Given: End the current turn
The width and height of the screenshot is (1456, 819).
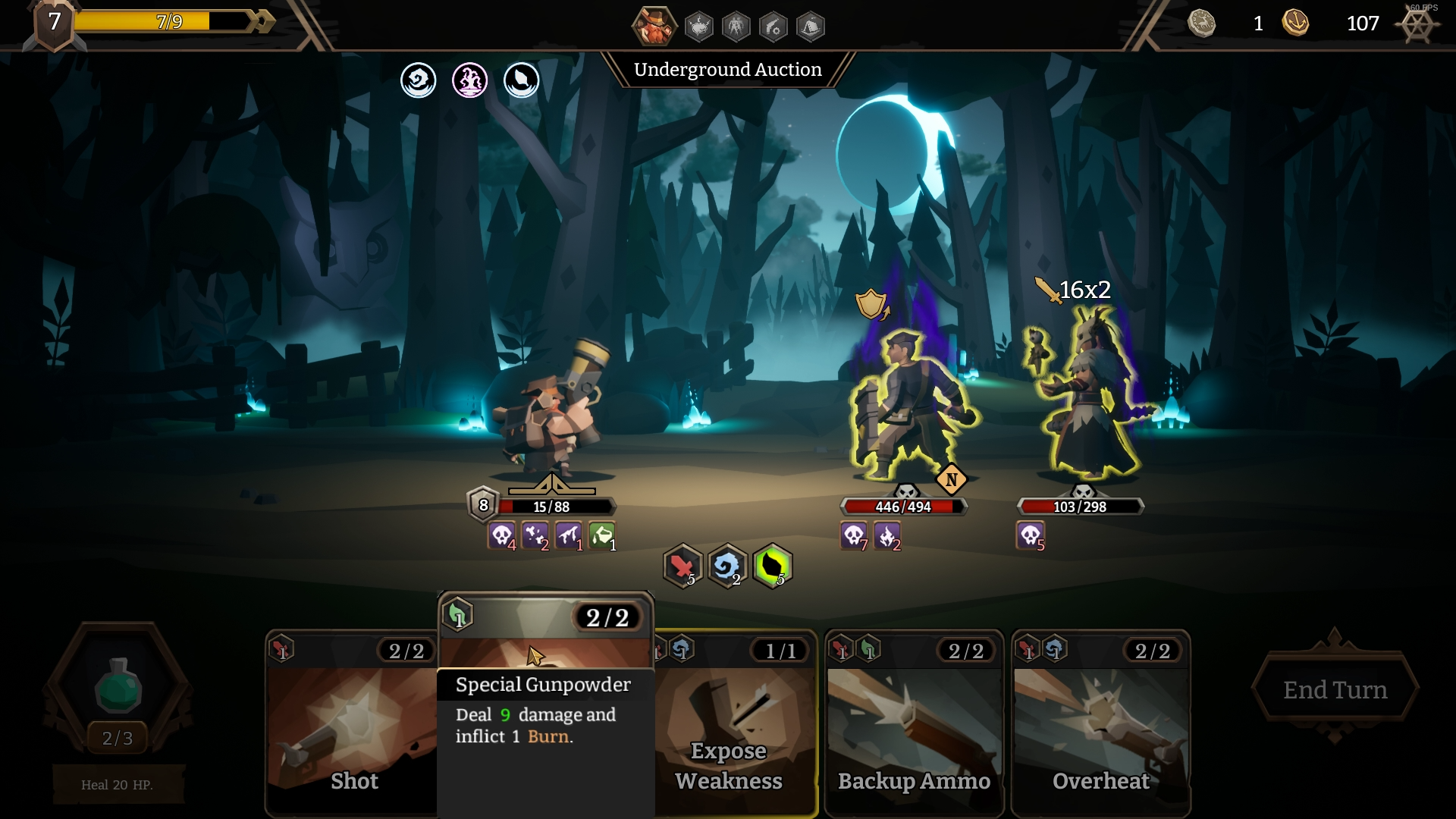Looking at the screenshot, I should tap(1335, 689).
